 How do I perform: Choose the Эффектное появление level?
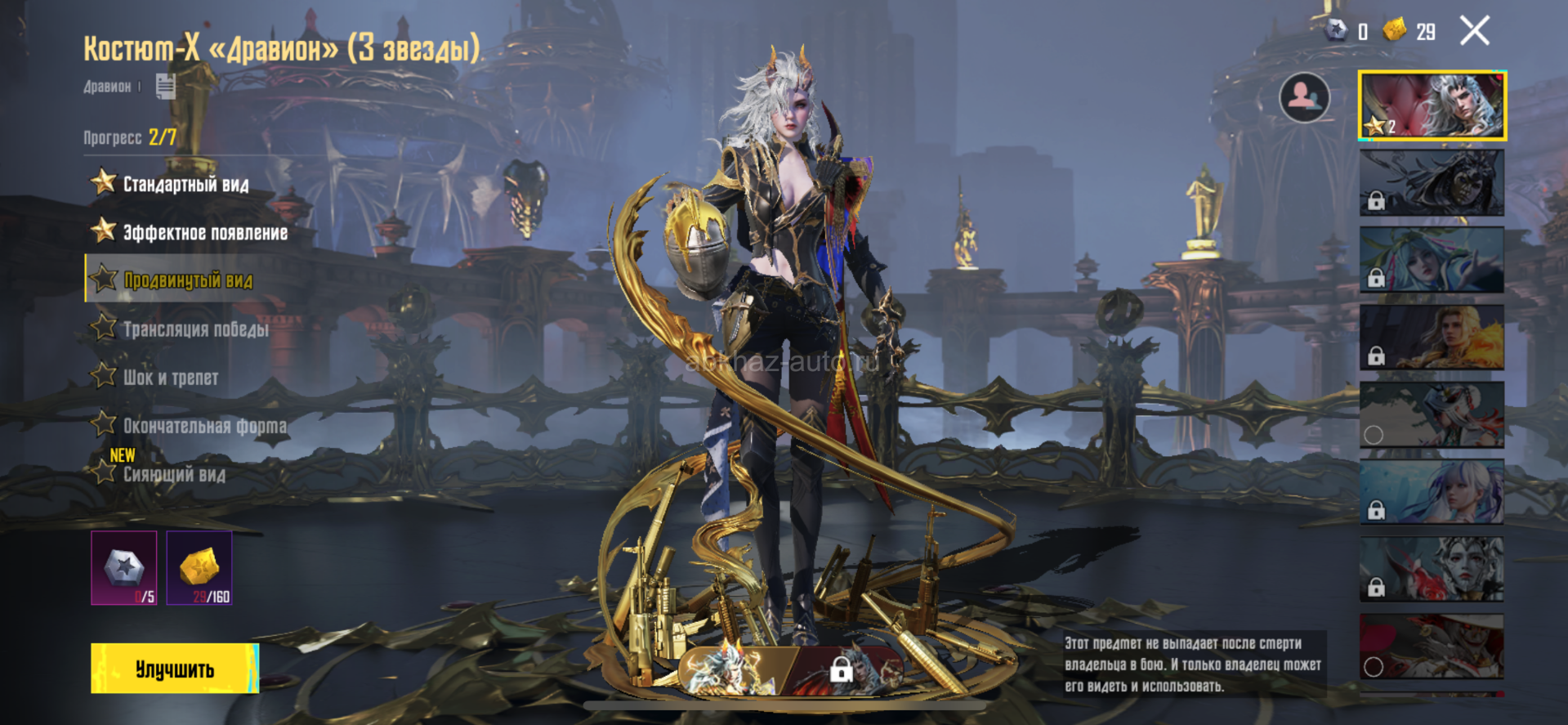(204, 233)
